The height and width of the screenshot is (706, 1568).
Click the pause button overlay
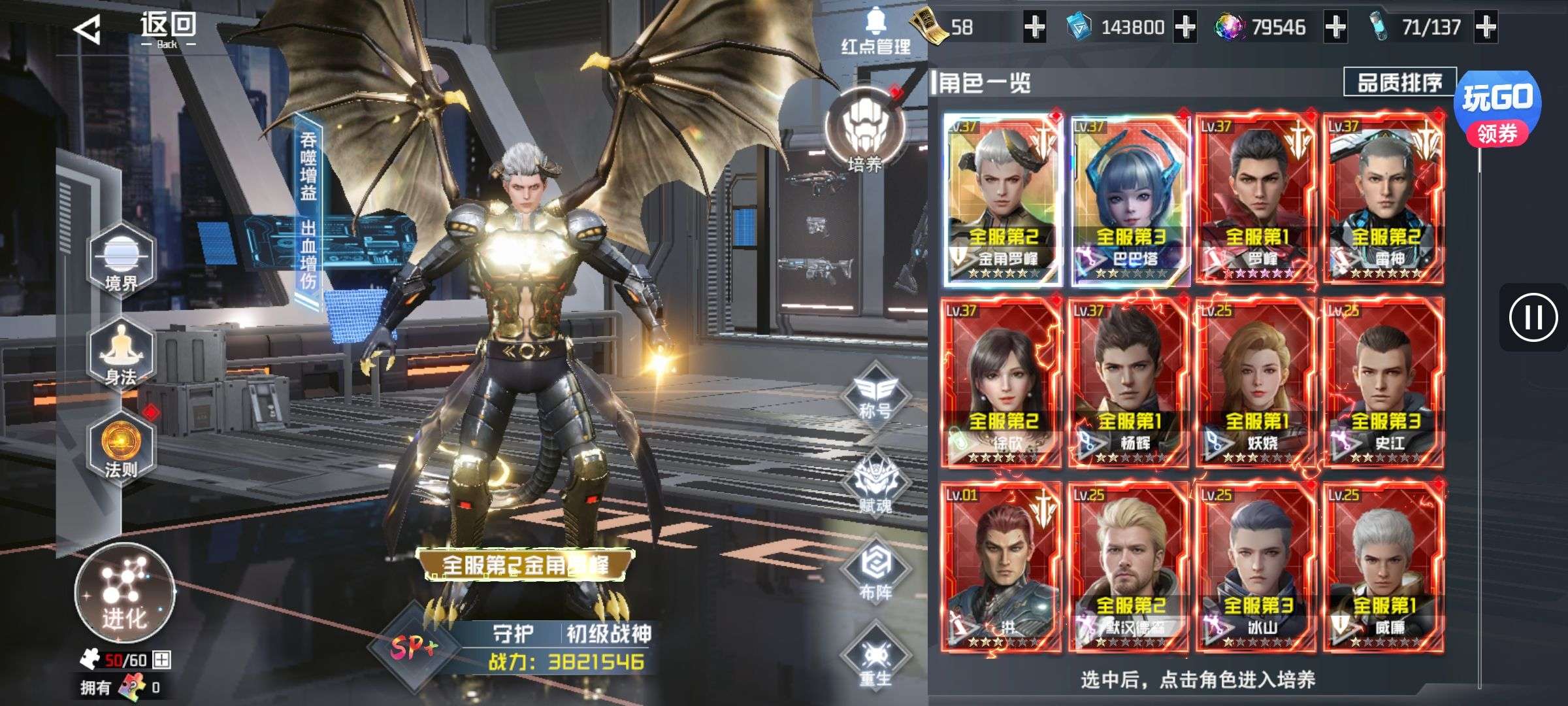coord(1533,318)
